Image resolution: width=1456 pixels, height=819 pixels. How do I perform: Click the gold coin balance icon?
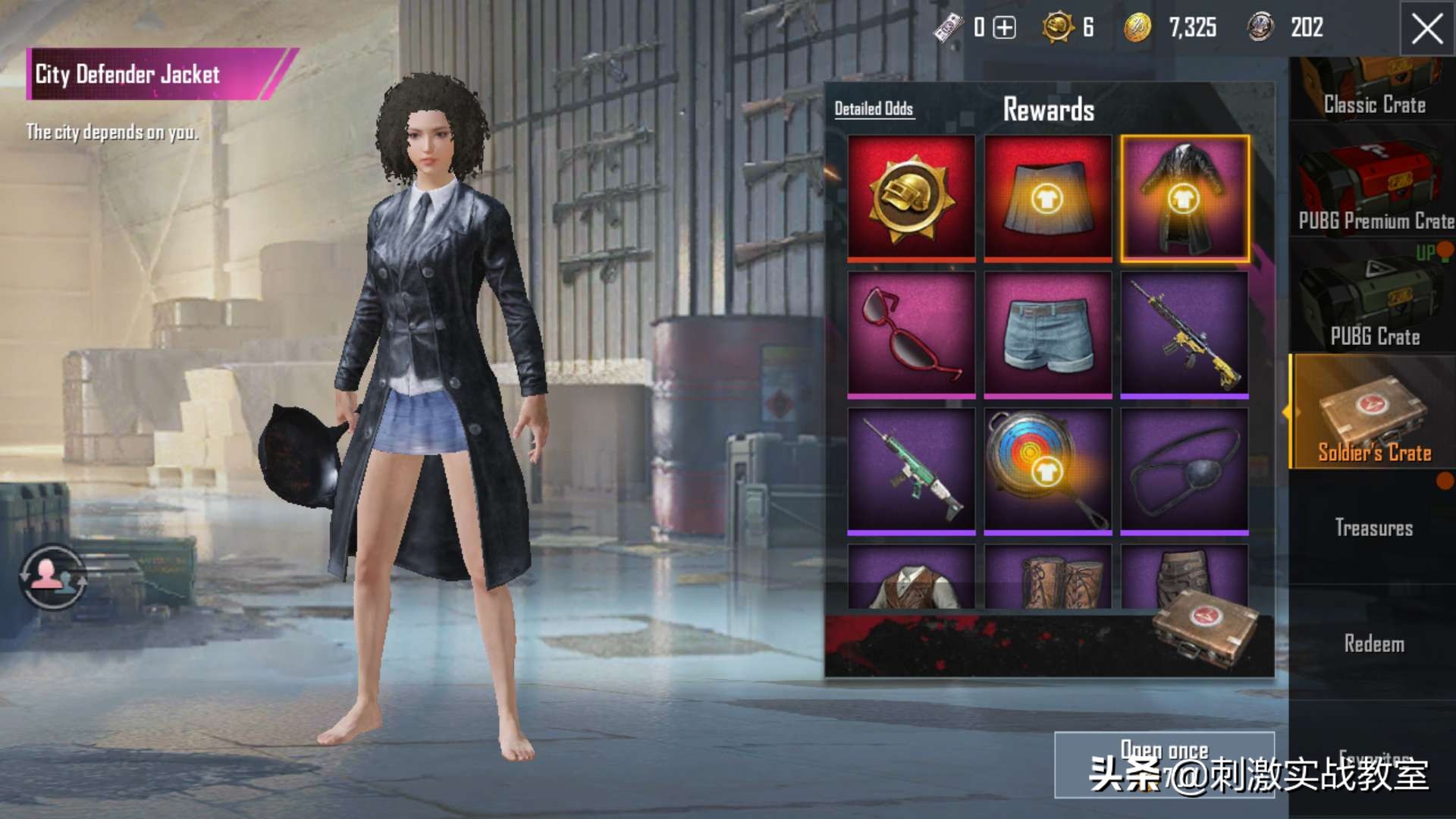pos(1136,29)
